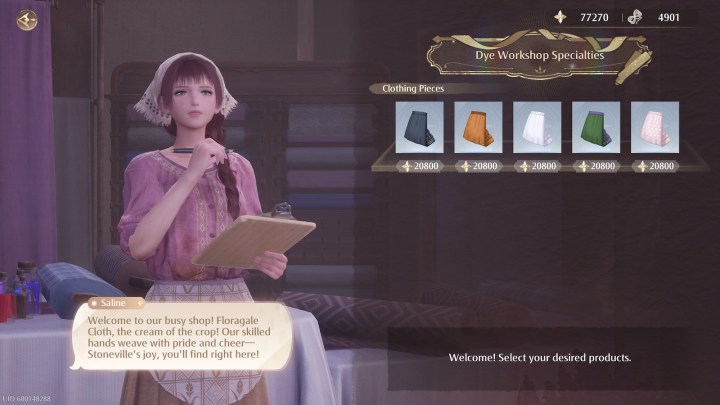Go back using the top-left arrow button

(x=27, y=19)
